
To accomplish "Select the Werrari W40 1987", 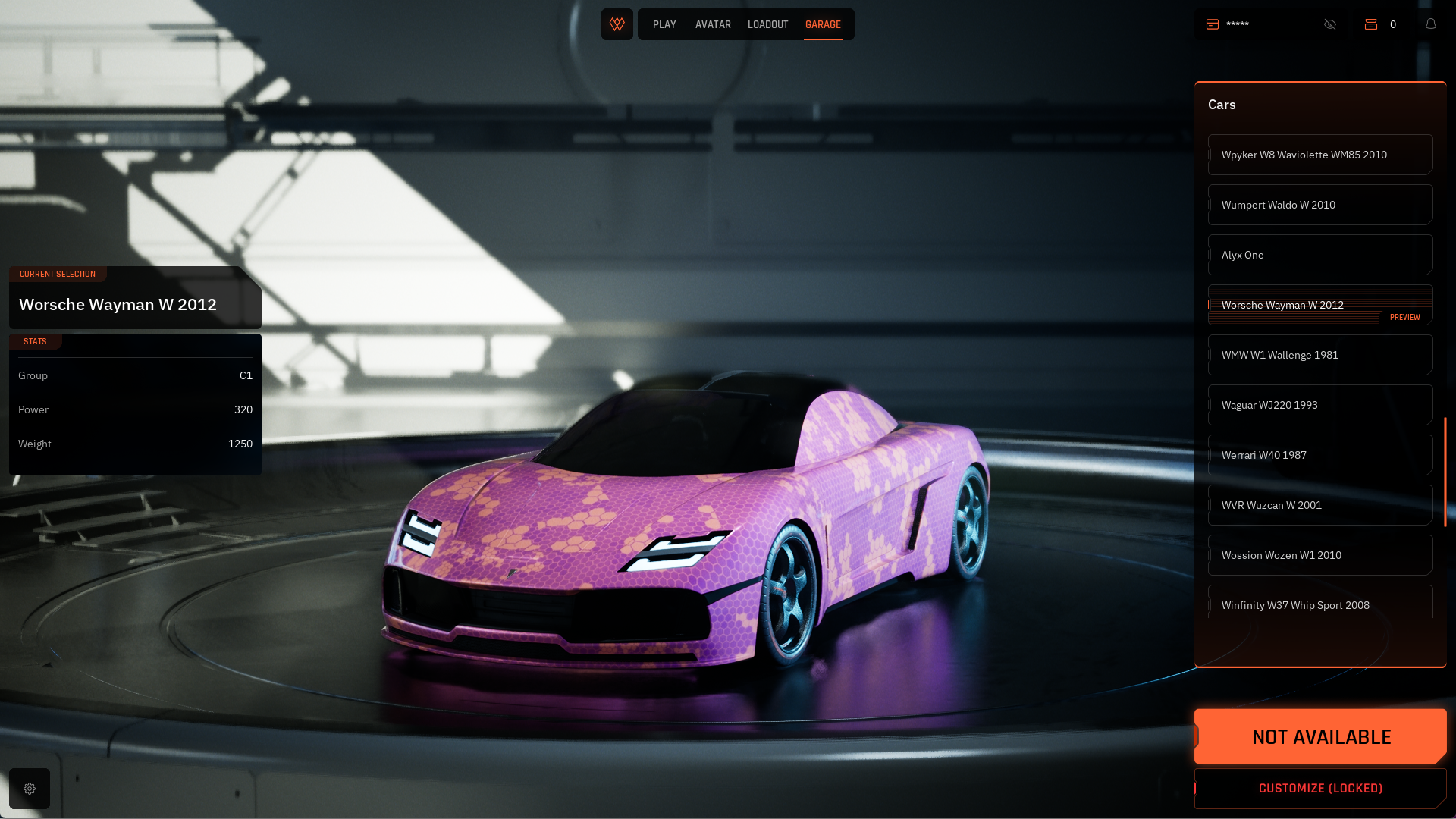I will click(1319, 455).
